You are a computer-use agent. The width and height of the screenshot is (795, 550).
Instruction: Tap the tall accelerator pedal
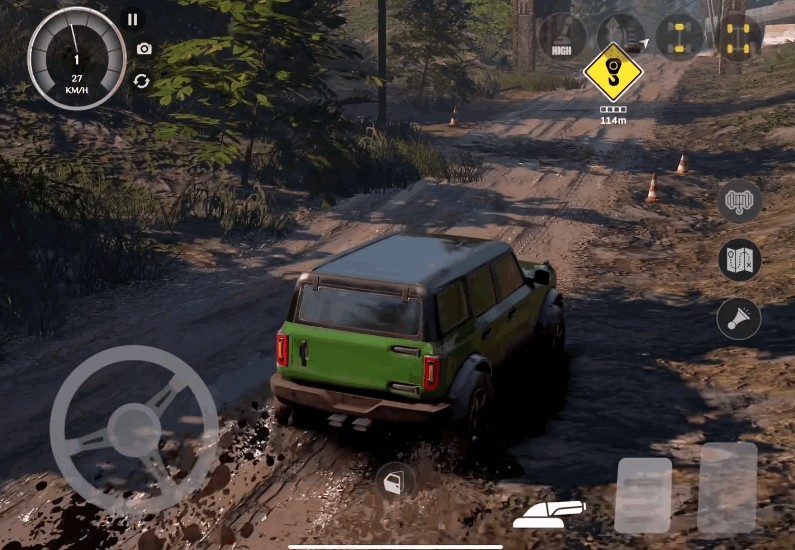click(727, 487)
